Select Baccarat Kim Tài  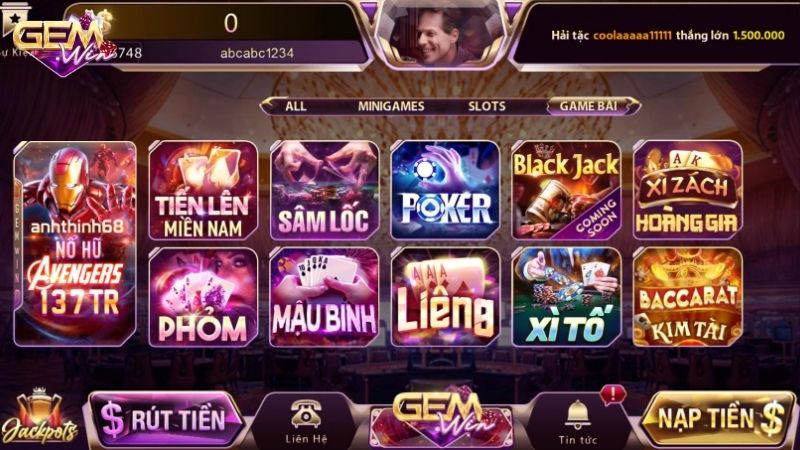click(x=688, y=297)
